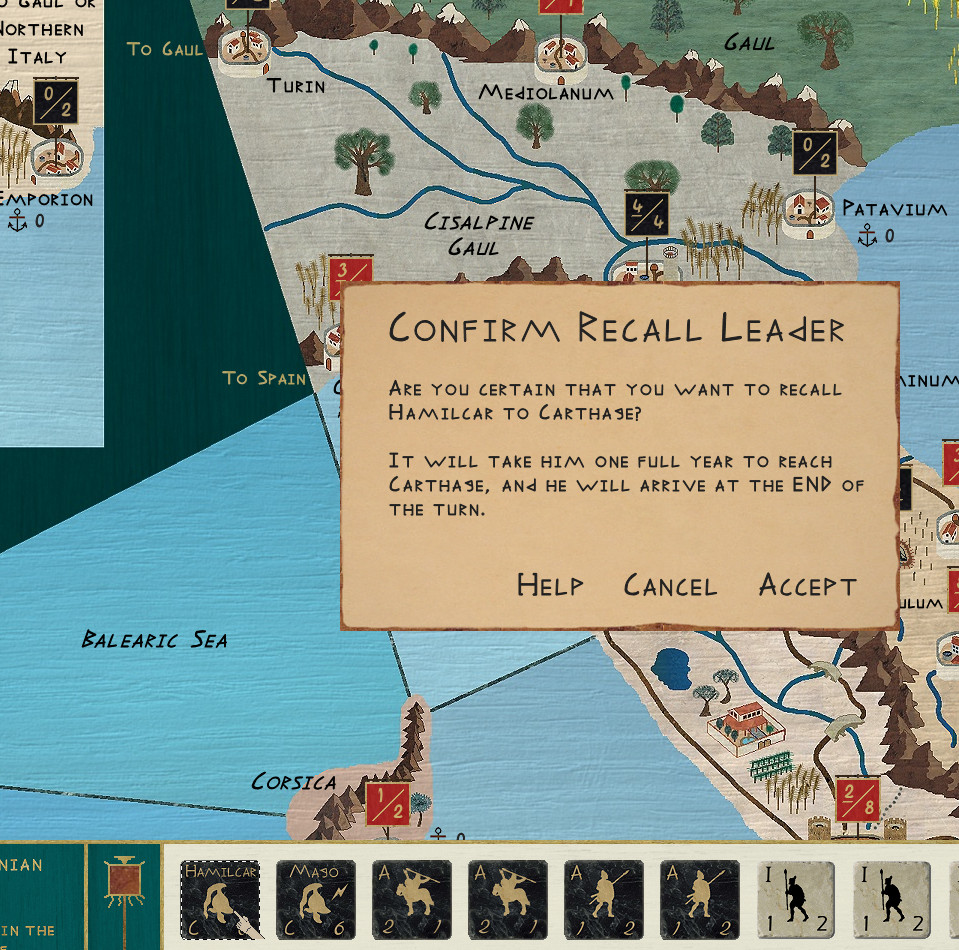Select the 0/2 marker above Emporion
The image size is (959, 950).
[55, 101]
